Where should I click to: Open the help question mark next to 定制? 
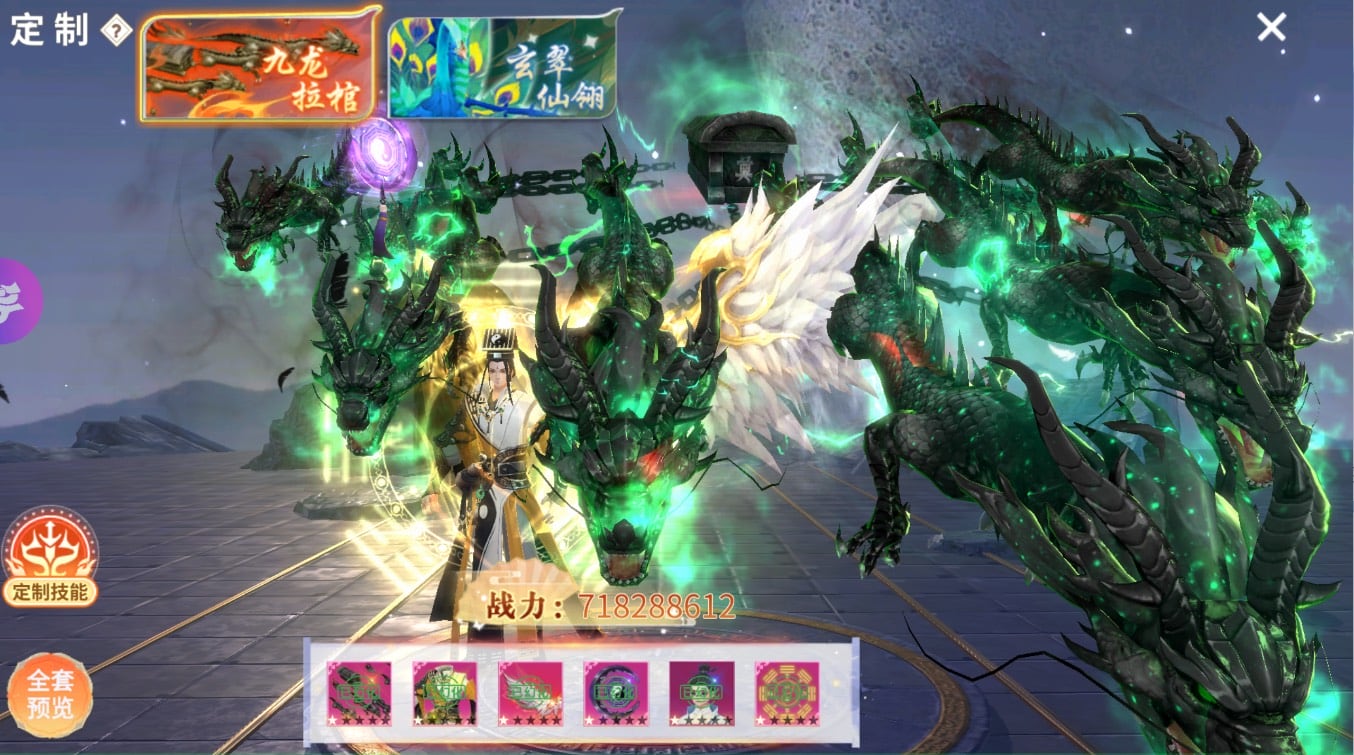click(117, 30)
